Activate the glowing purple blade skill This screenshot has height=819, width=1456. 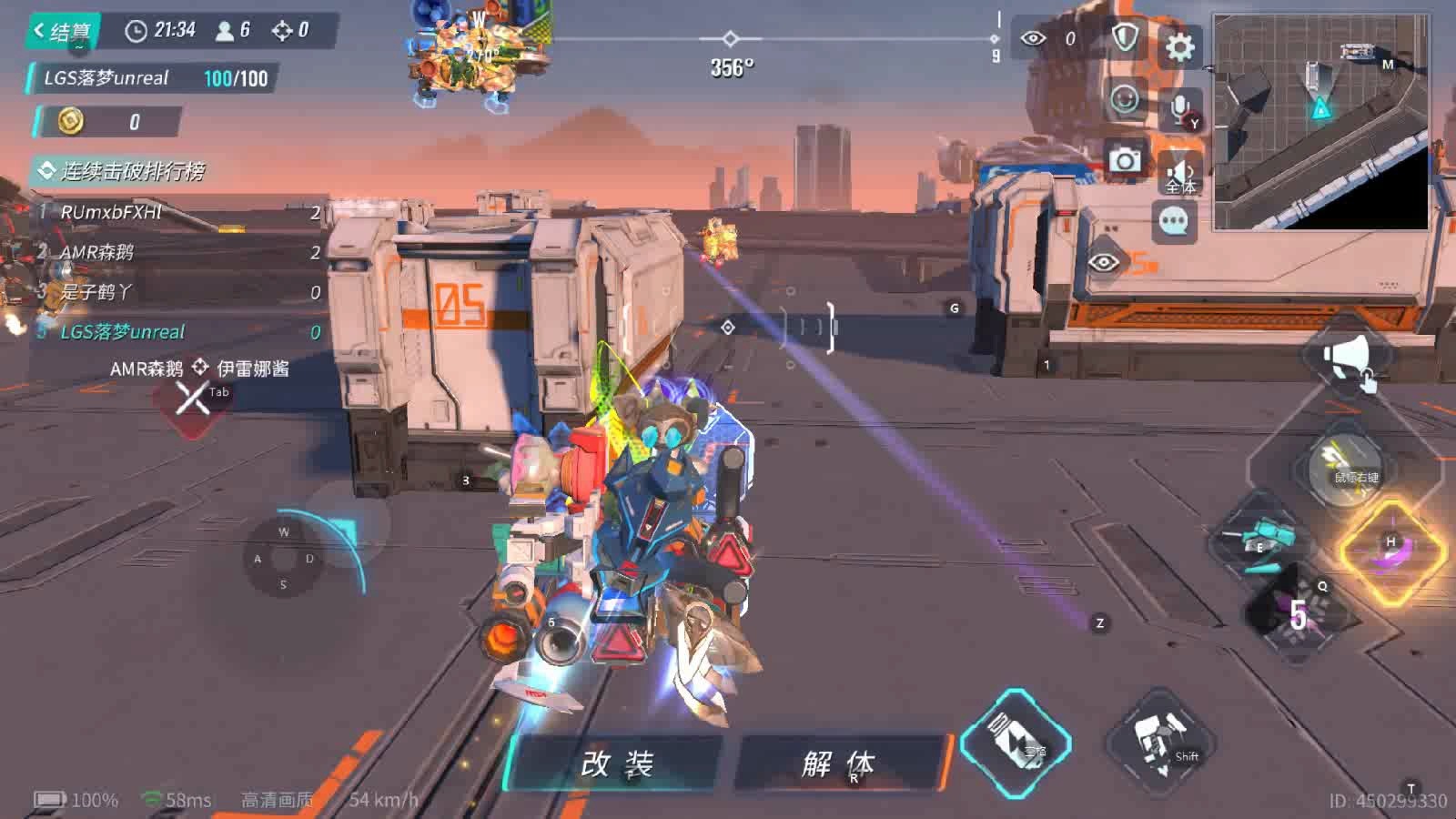pyautogui.click(x=1391, y=552)
